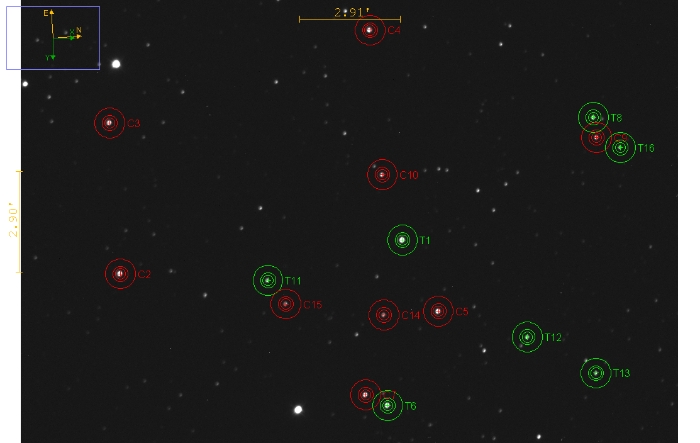Select target aperture T8

(x=593, y=117)
